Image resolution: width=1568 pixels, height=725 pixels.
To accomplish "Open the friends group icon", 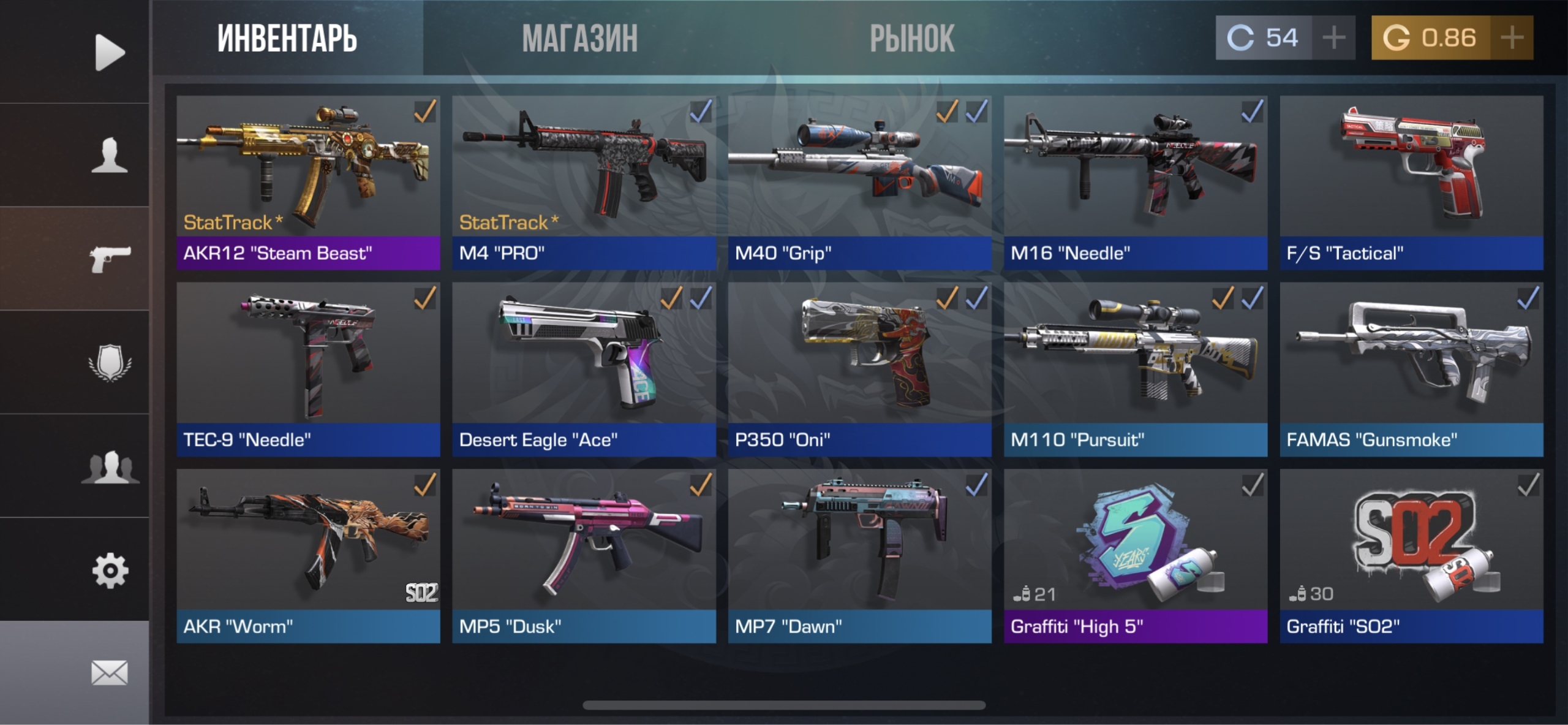I will point(110,466).
